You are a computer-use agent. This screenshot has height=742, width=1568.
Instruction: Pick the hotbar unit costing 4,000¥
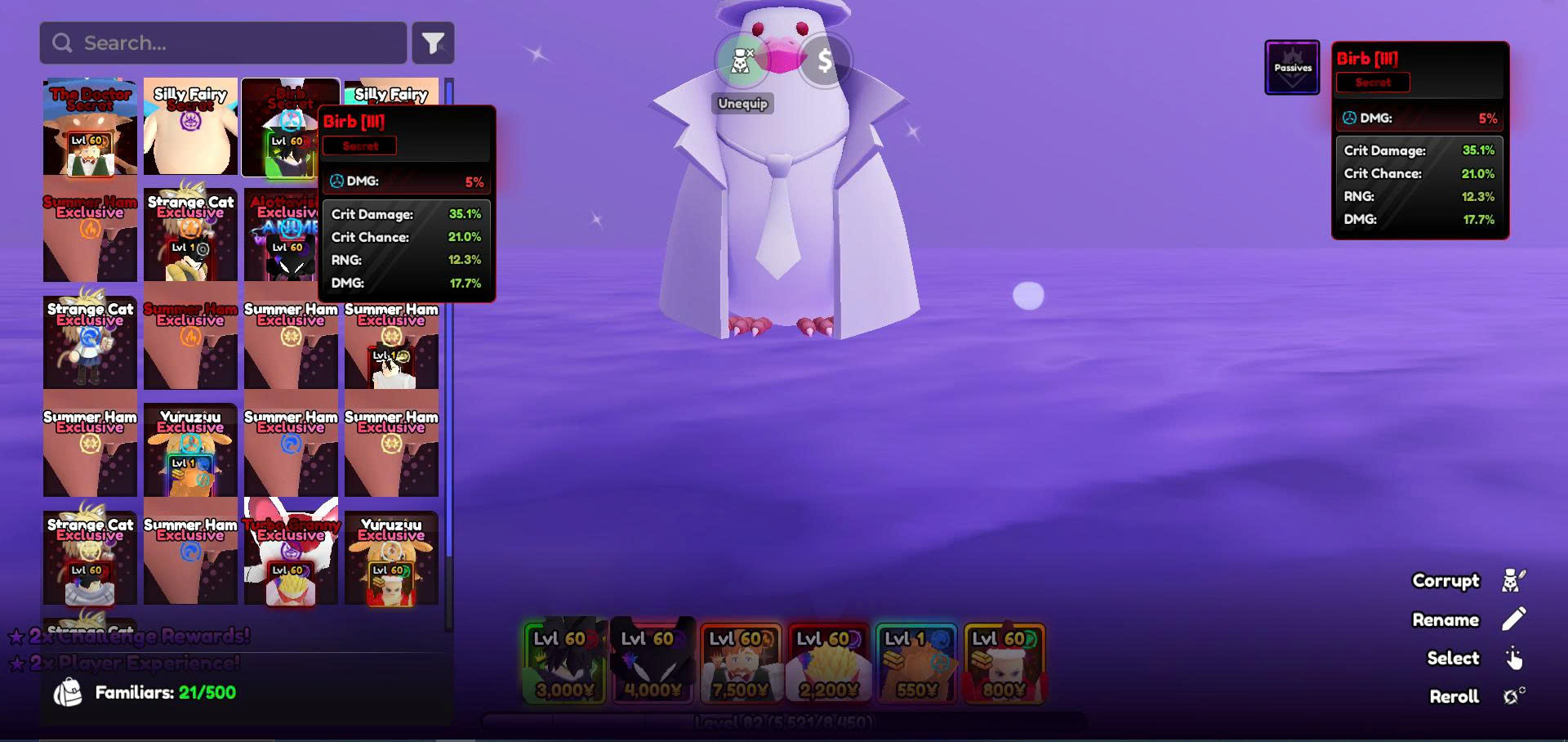(653, 663)
